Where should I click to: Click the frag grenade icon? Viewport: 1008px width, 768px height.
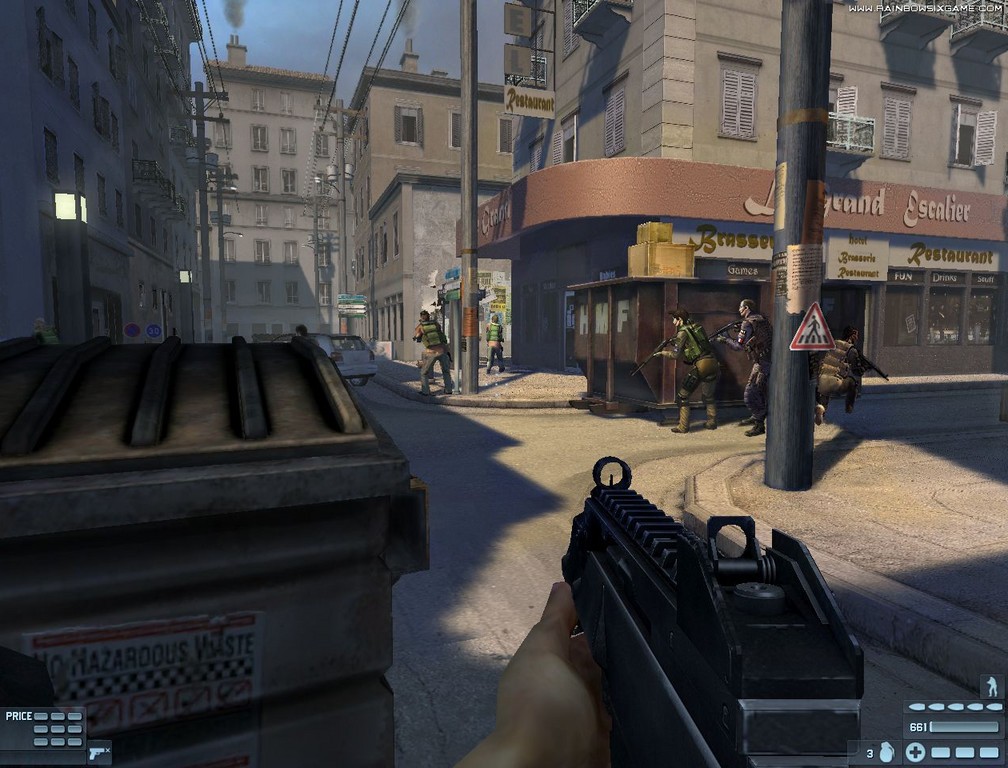[x=887, y=752]
